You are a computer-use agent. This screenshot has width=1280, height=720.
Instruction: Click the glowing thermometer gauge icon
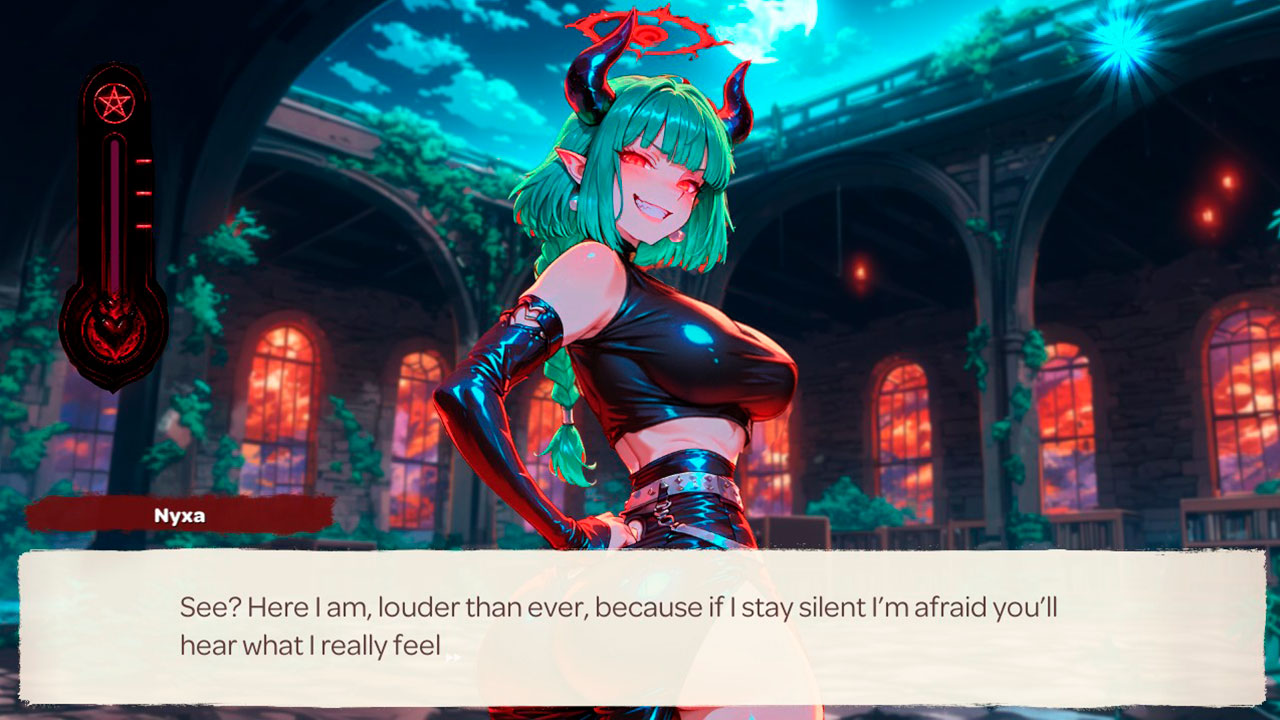[x=113, y=210]
